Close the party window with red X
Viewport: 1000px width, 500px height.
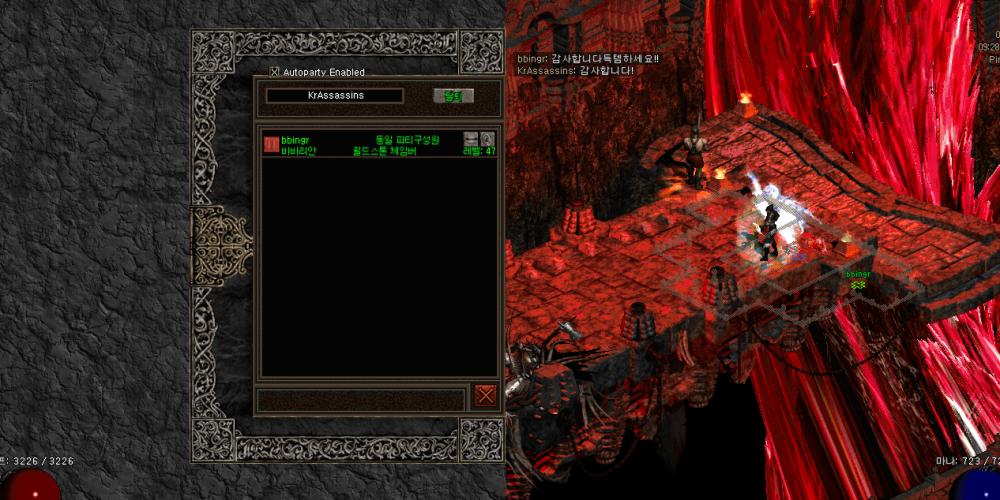[486, 395]
